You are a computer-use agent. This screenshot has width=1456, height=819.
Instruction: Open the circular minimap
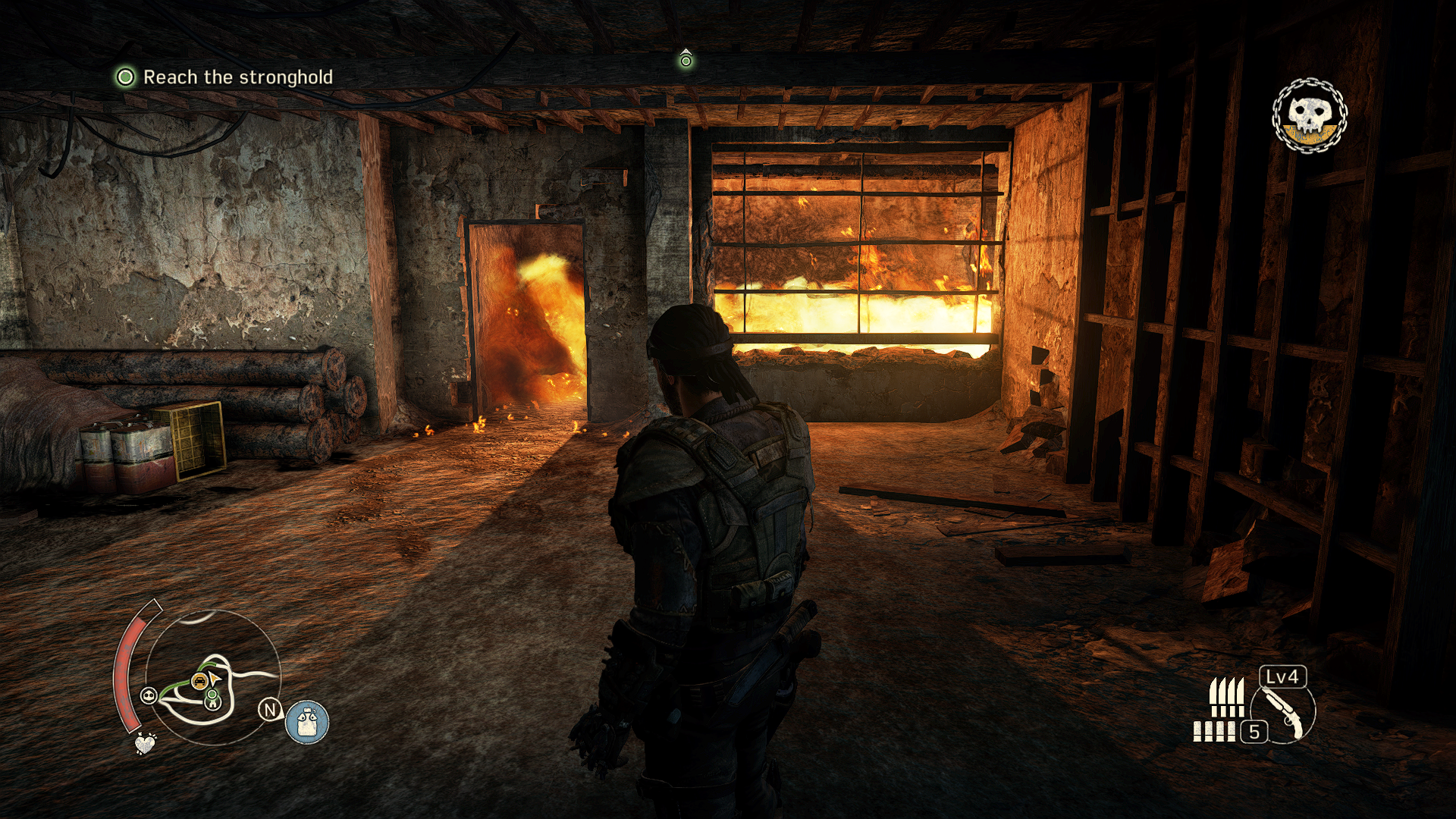(x=212, y=677)
